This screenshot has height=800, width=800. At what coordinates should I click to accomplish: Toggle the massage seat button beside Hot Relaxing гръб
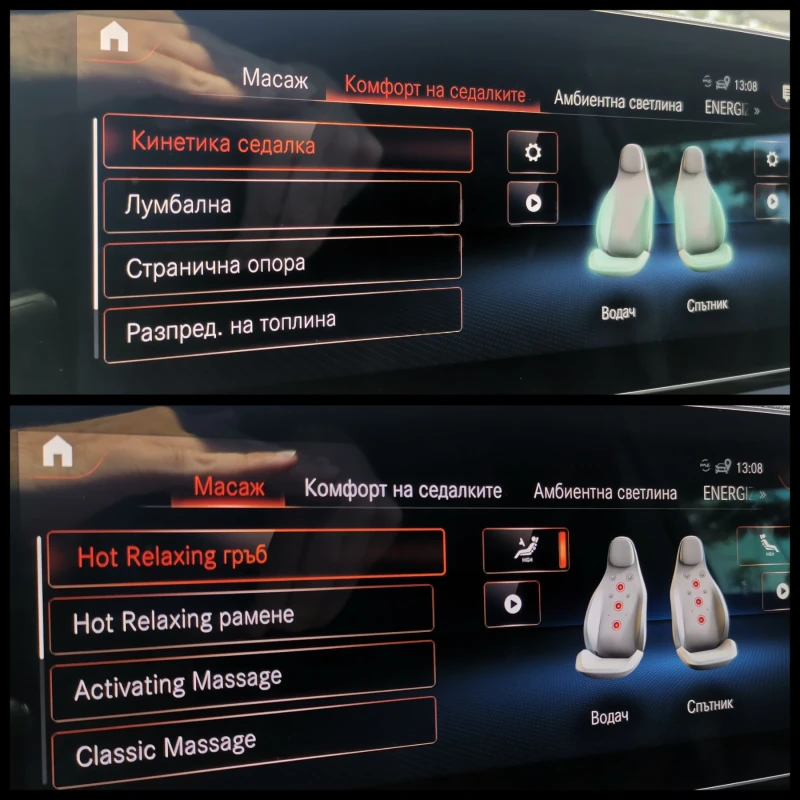(x=525, y=550)
